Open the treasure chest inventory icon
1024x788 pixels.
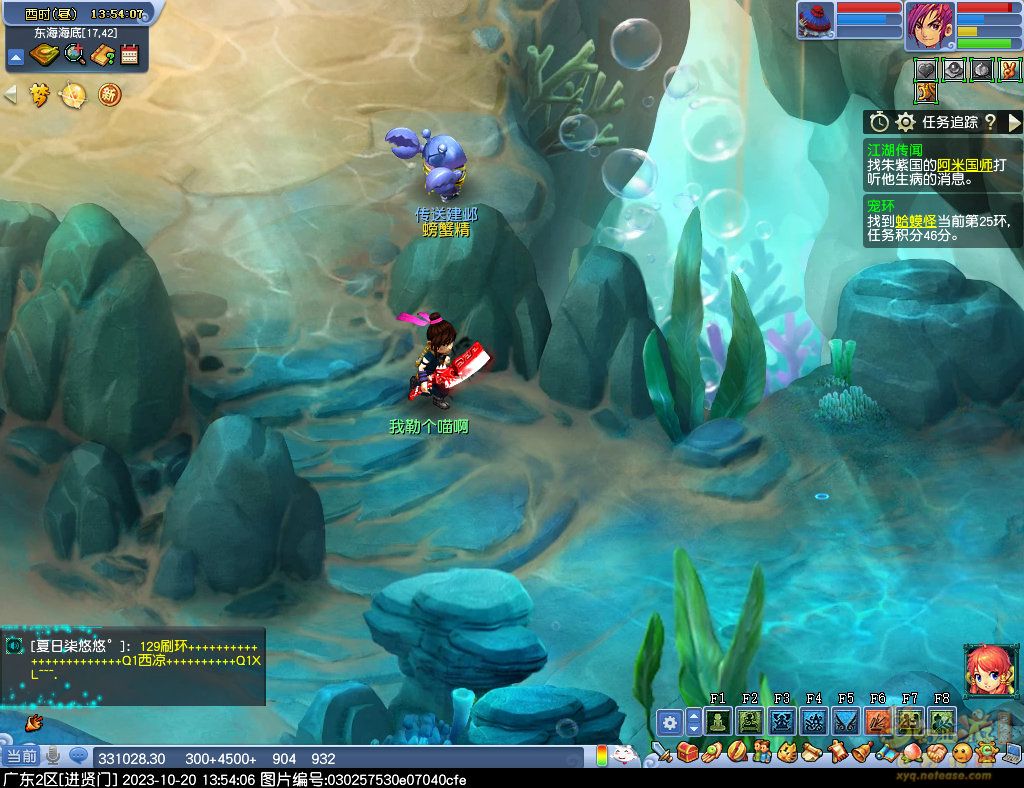pyautogui.click(x=686, y=750)
